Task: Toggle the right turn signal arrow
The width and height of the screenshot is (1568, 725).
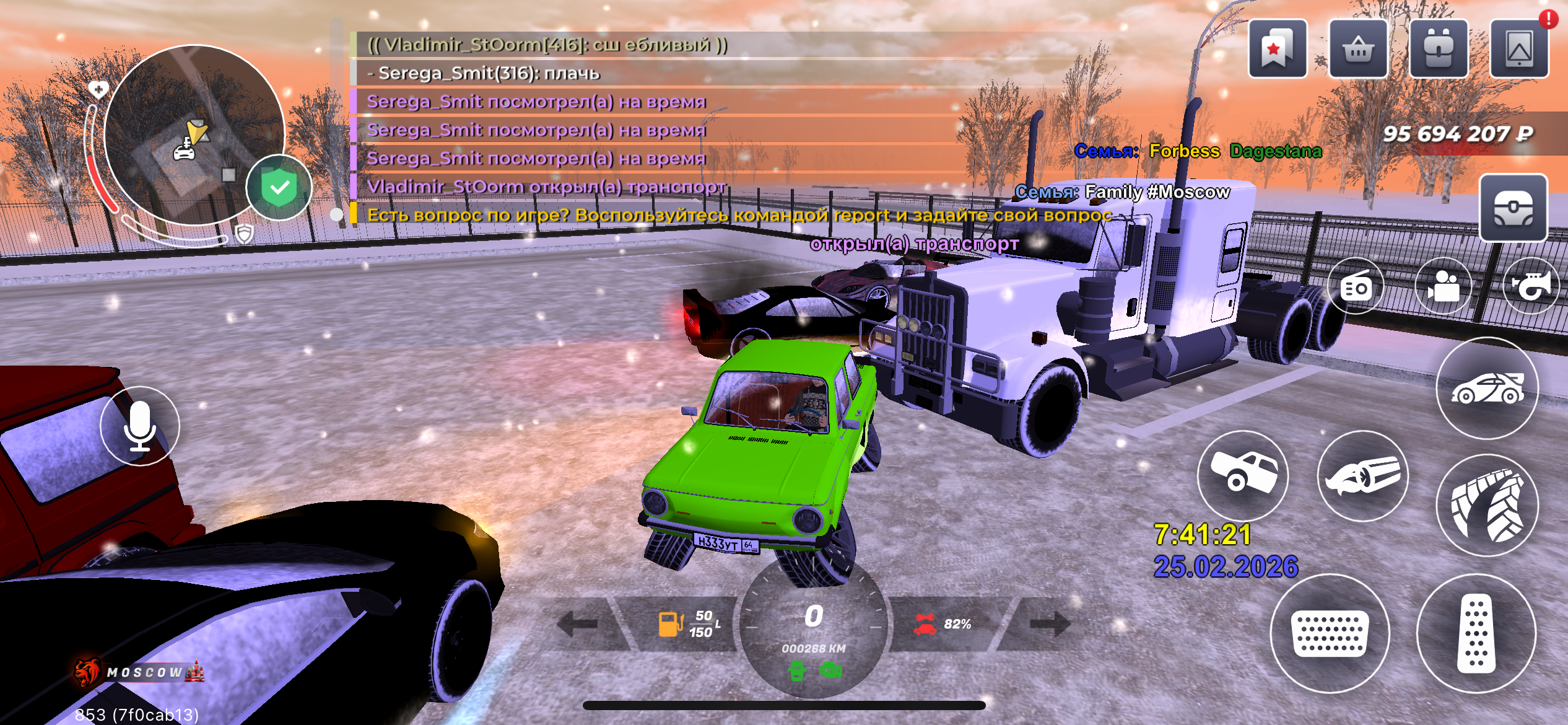Action: point(1050,624)
